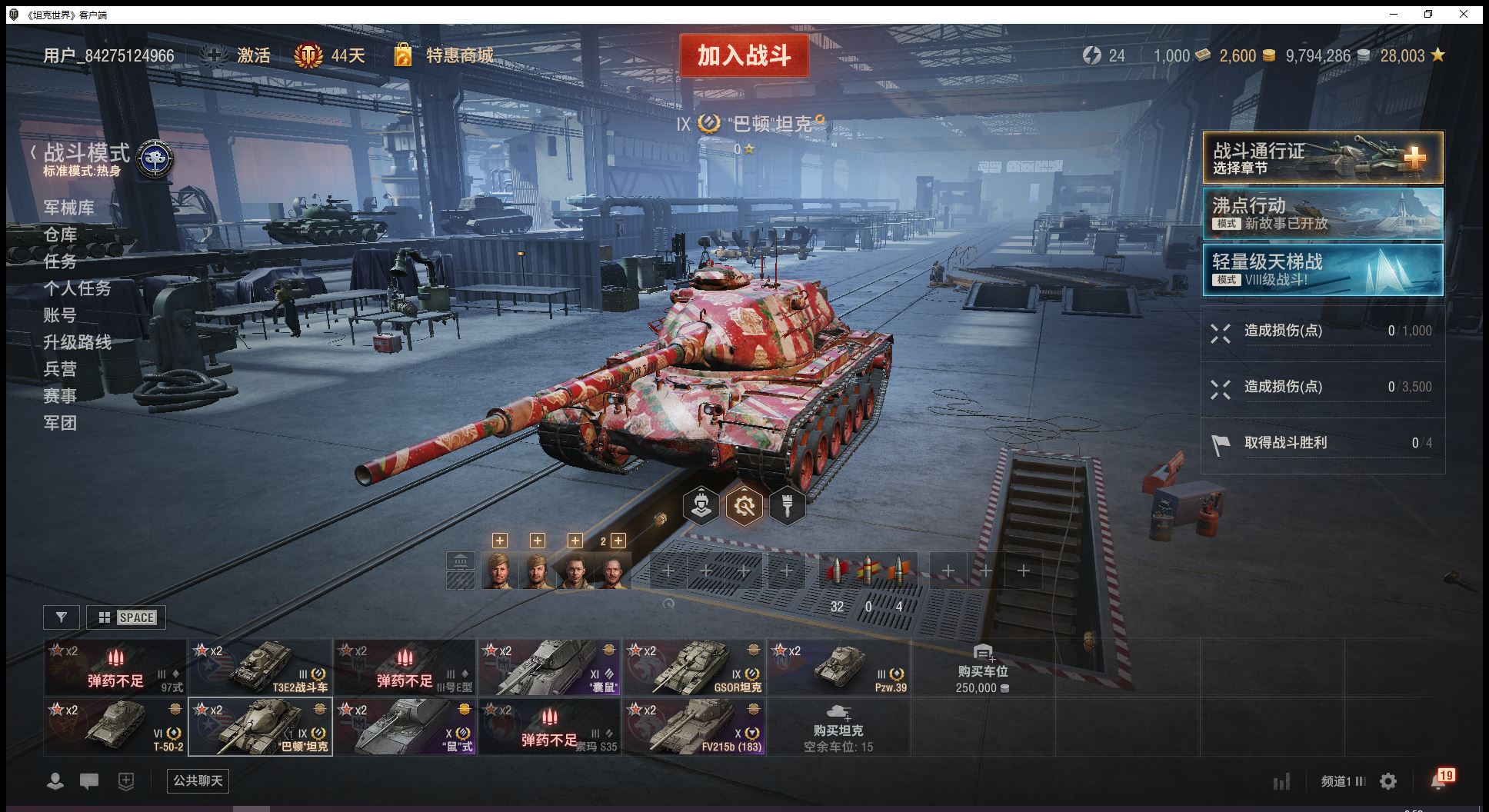Open the tank carousel filter funnel
1489x812 pixels.
pos(62,617)
